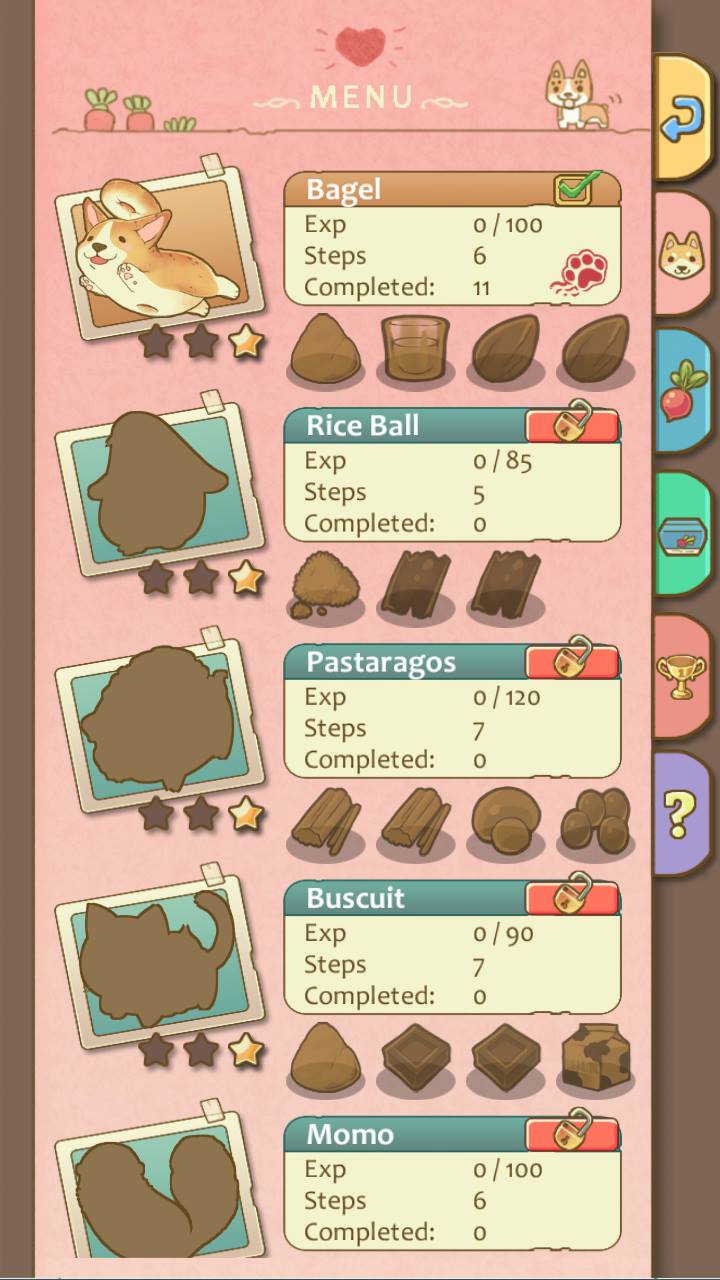Go back using the blue arrow tab

(682, 117)
